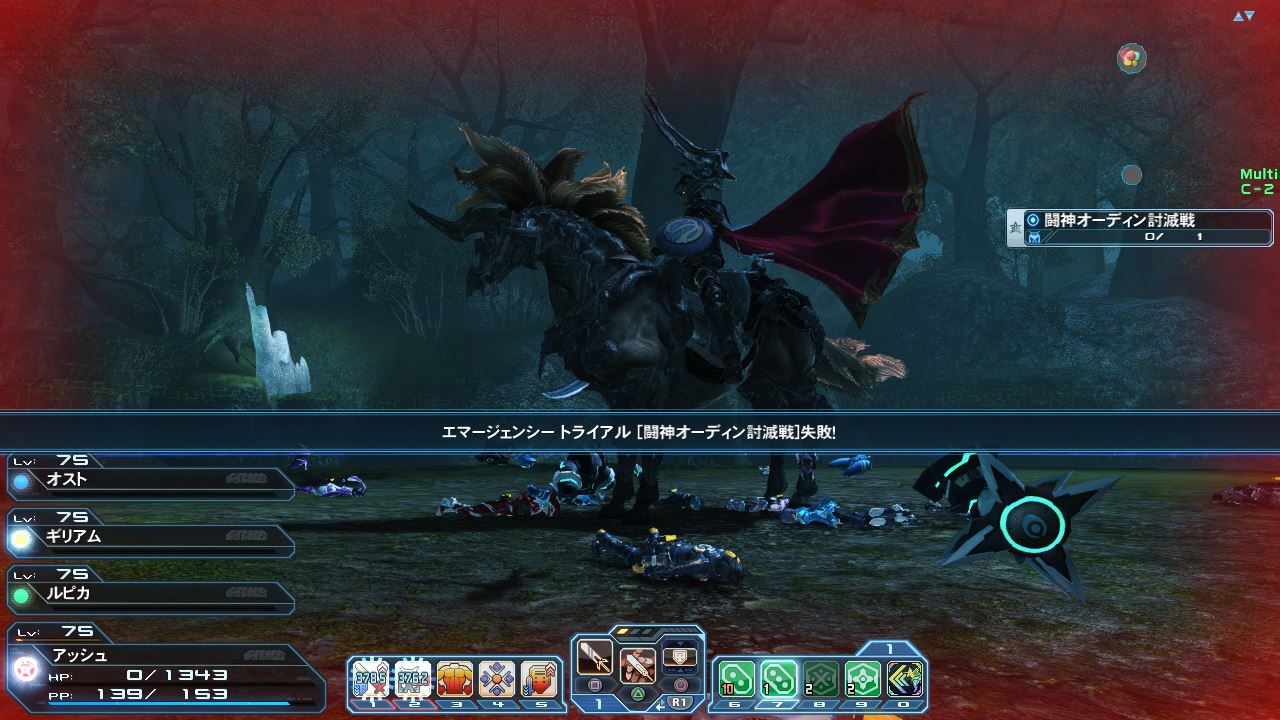
Task: Use the blue diamond burst skill
Action: (497, 679)
